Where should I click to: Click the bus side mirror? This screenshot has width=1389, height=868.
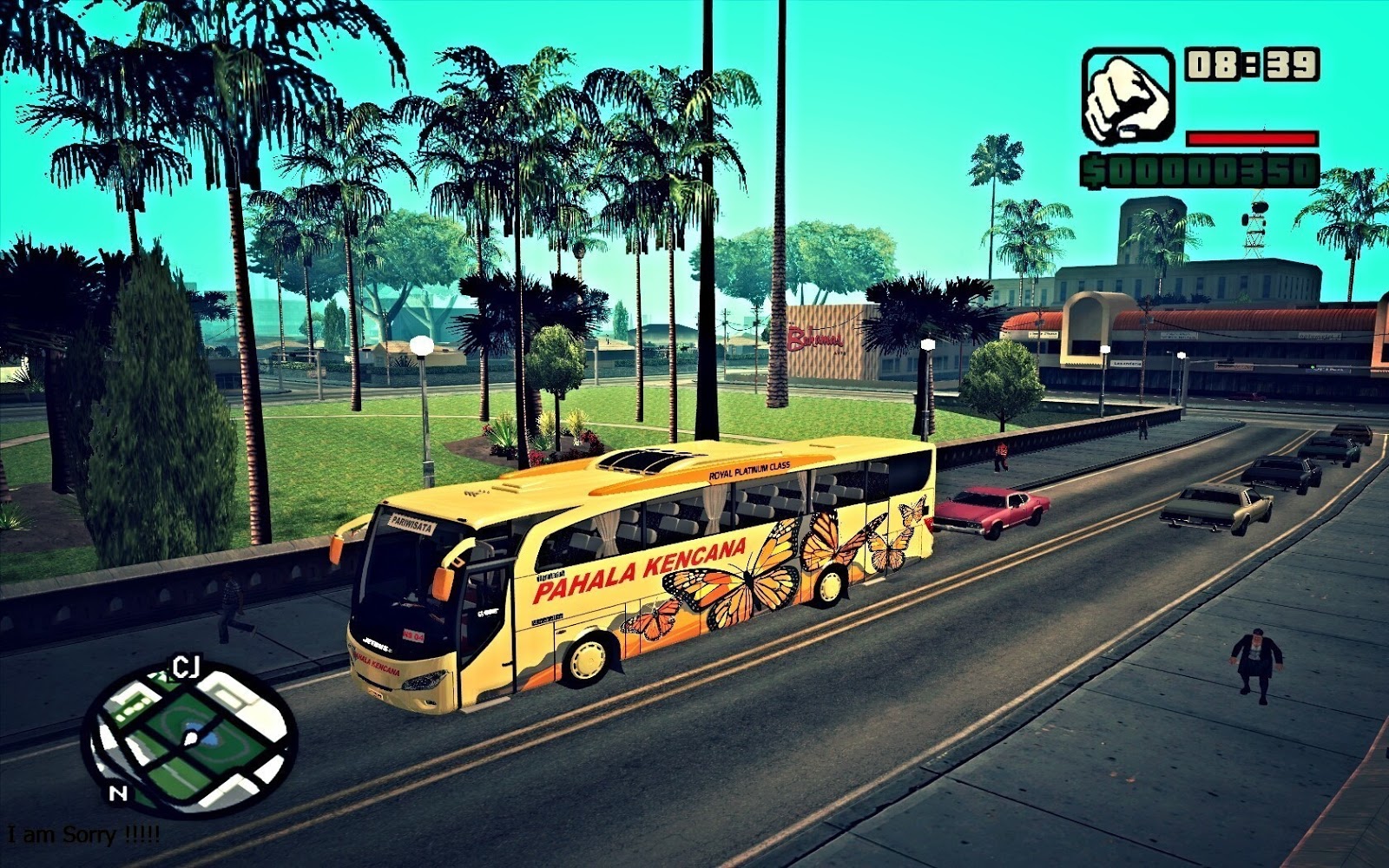[444, 583]
